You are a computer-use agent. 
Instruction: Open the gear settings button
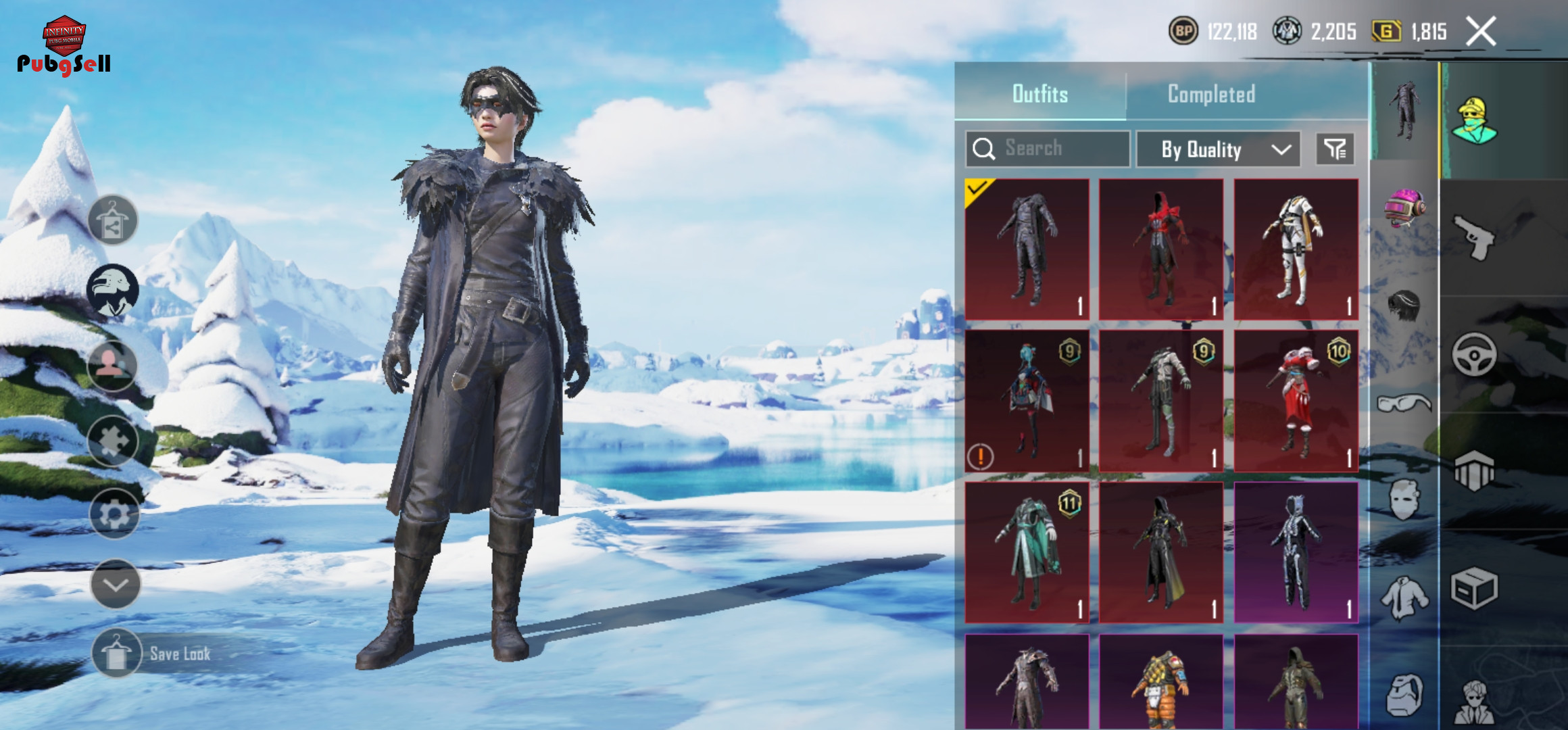tap(114, 515)
